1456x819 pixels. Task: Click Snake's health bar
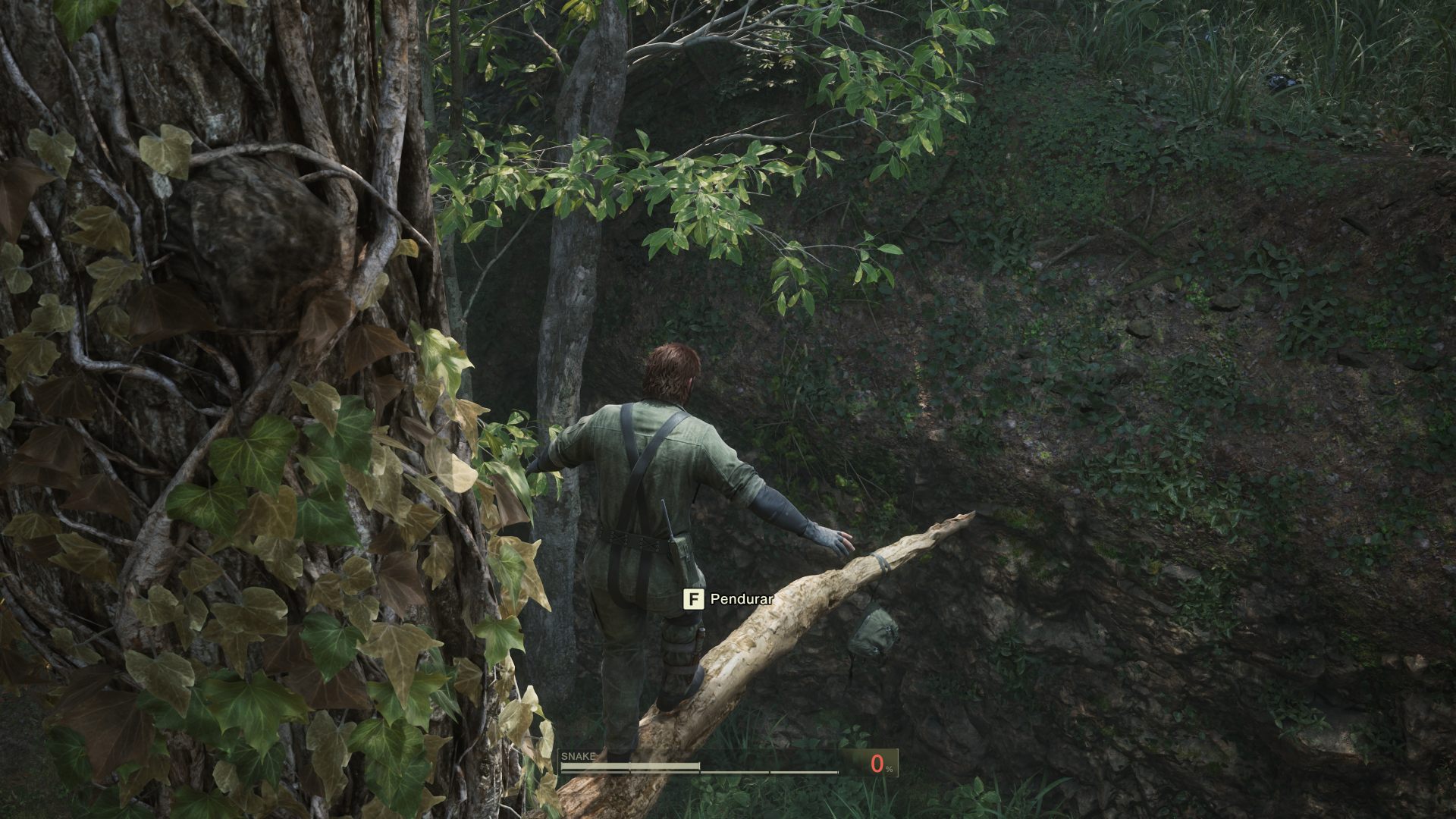tap(629, 766)
